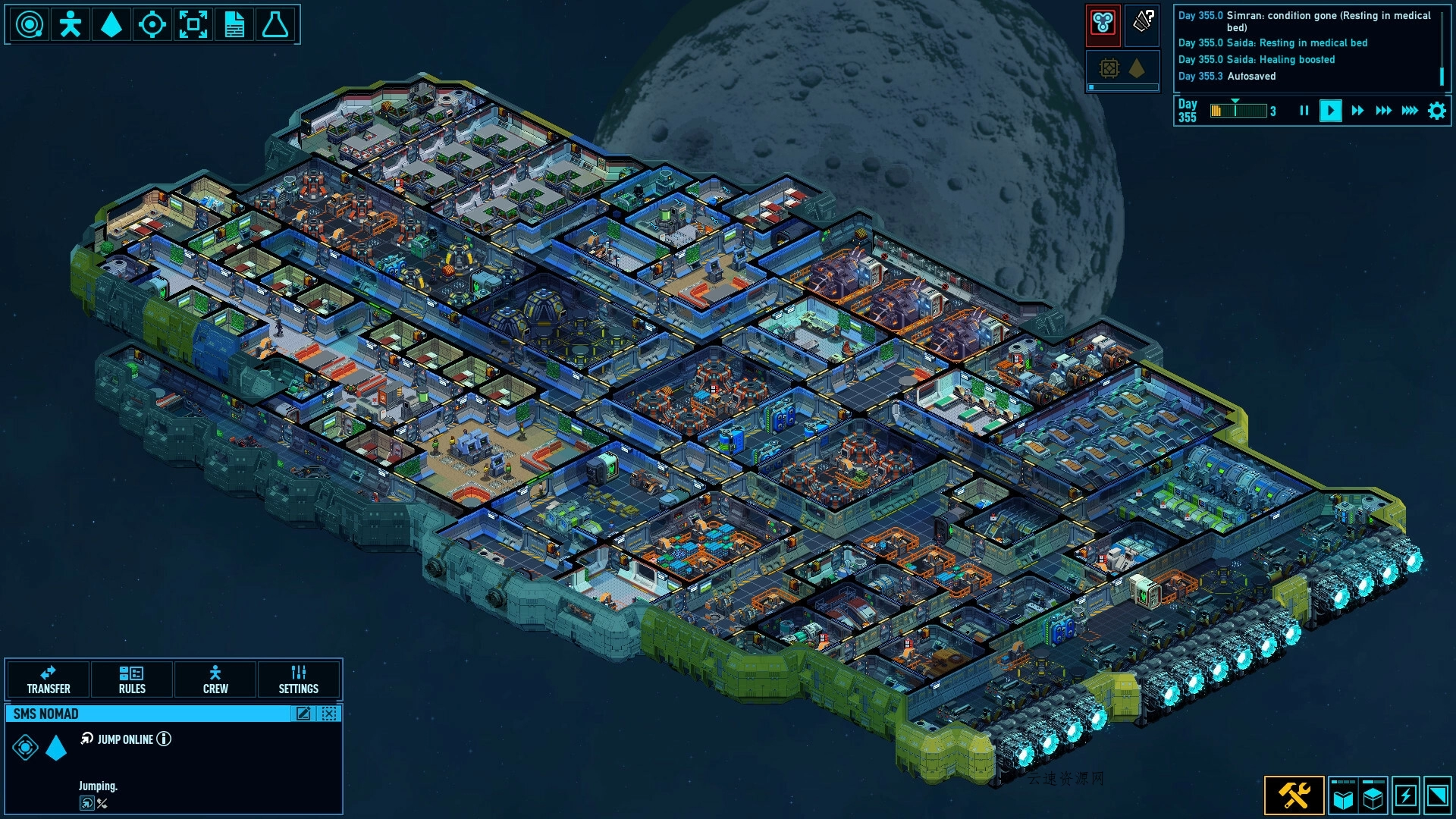Screen dimensions: 1456x819
Task: Open the ship Settings panel
Action: [299, 679]
